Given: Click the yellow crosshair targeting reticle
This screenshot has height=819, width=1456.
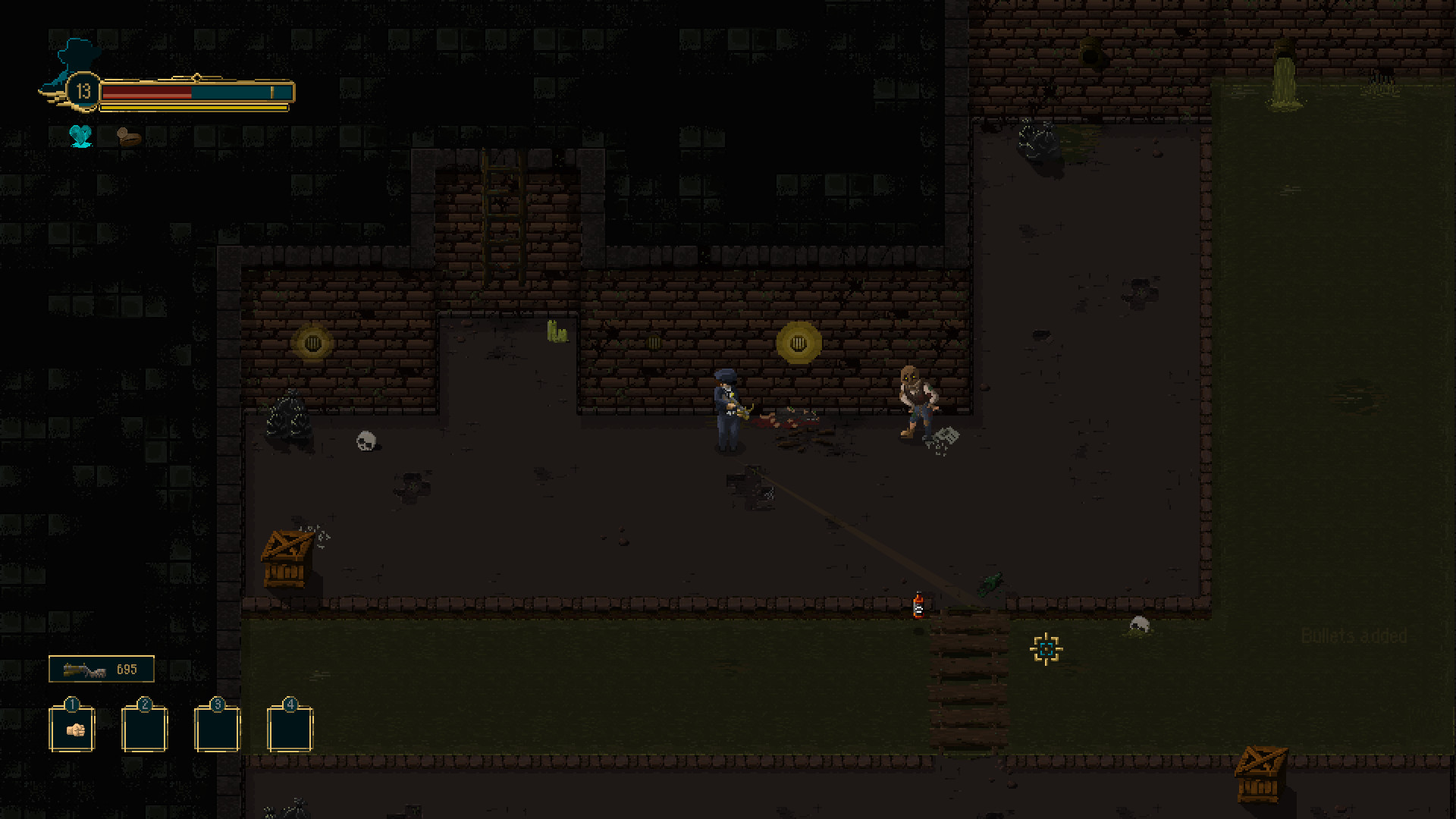Looking at the screenshot, I should click(x=1046, y=650).
